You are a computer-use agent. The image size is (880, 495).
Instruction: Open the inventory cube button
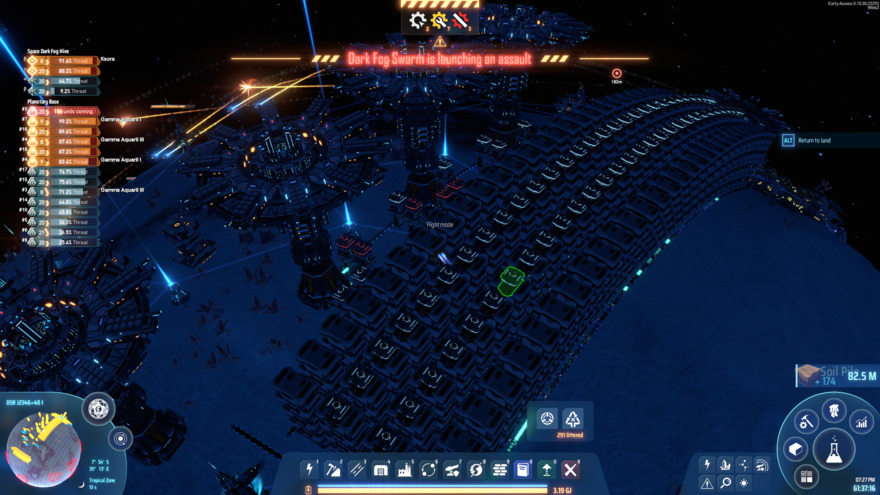(796, 449)
